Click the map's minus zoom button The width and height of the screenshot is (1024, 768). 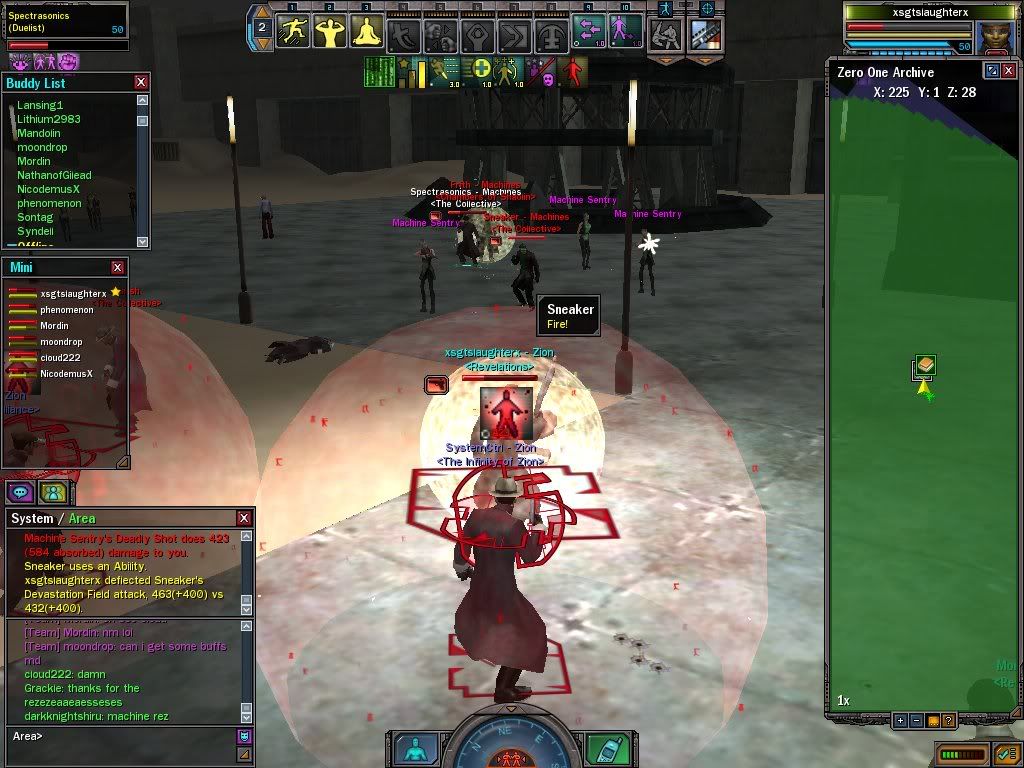[x=916, y=720]
